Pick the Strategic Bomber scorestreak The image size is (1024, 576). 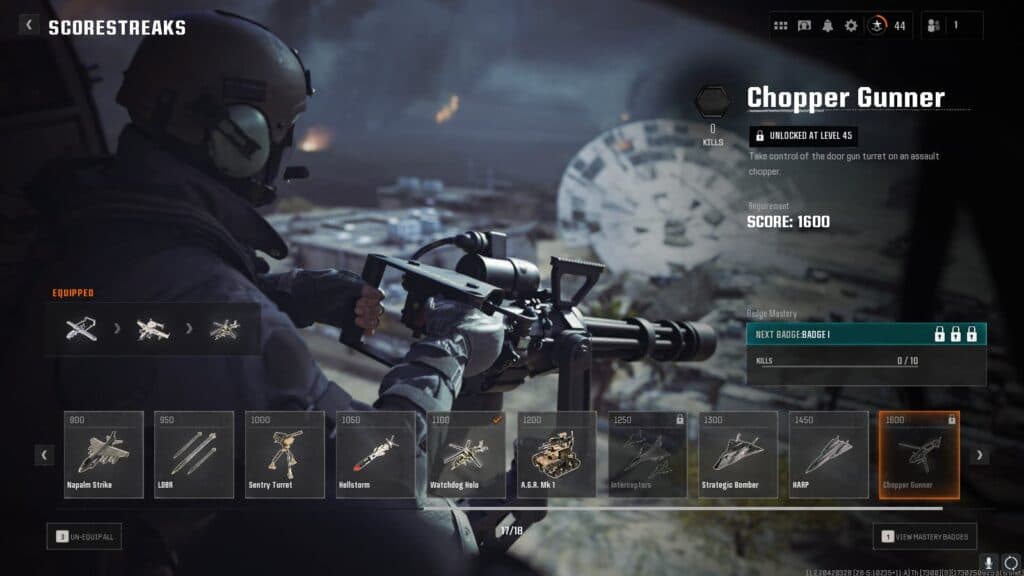(x=738, y=454)
